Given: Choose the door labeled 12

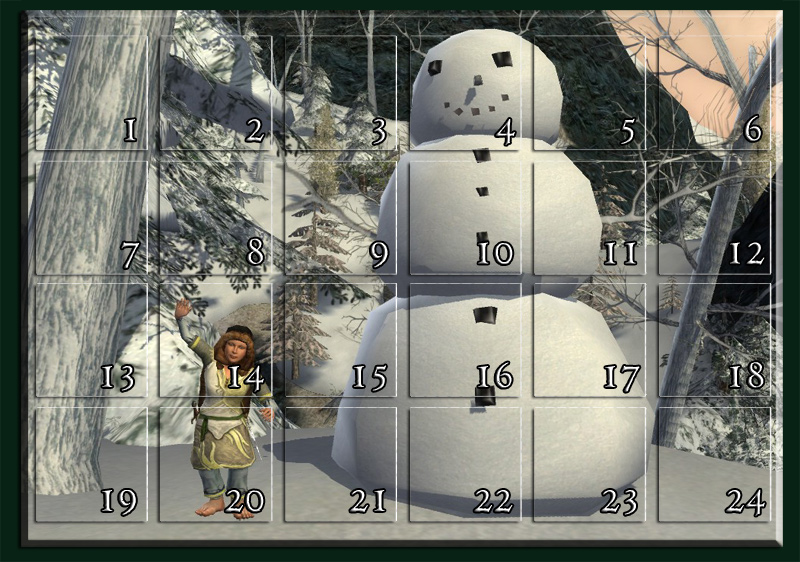Looking at the screenshot, I should coord(714,218).
